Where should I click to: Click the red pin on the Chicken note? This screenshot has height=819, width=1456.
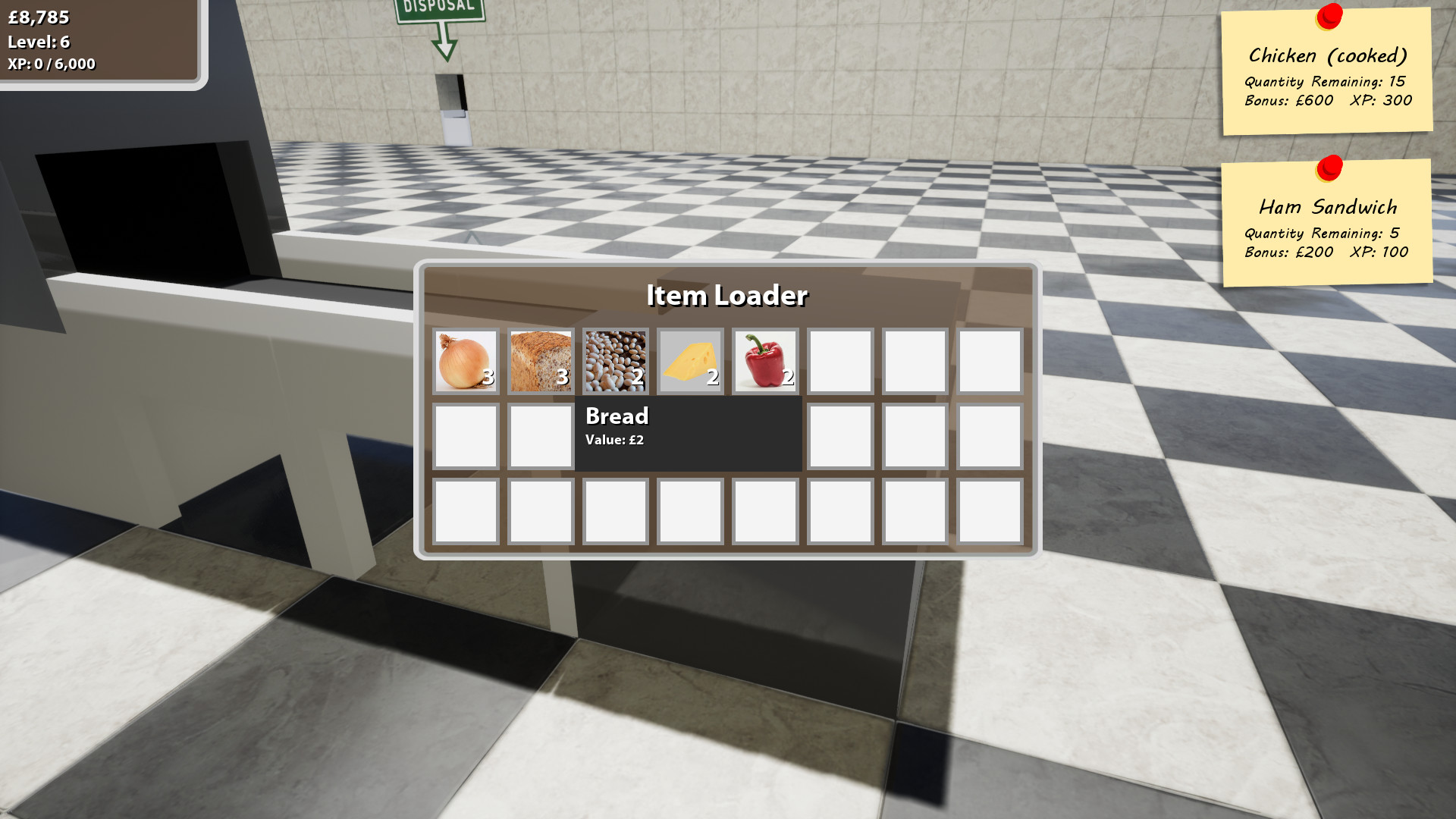coord(1329,15)
